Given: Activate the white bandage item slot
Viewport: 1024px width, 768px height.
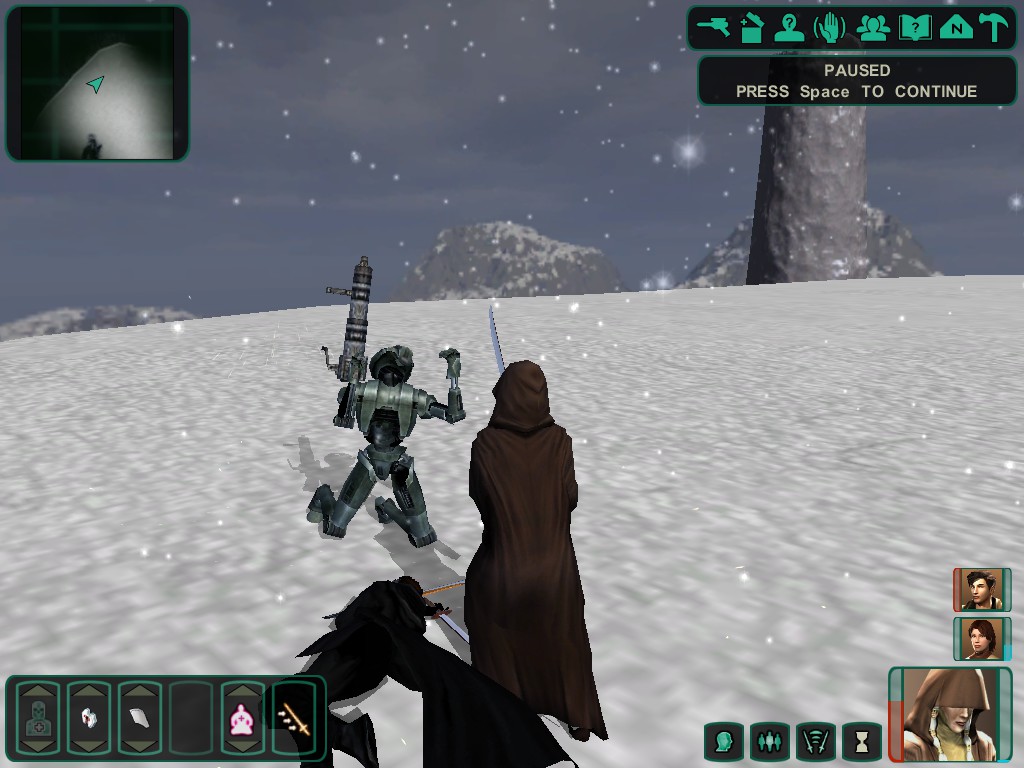Looking at the screenshot, I should coord(89,718).
